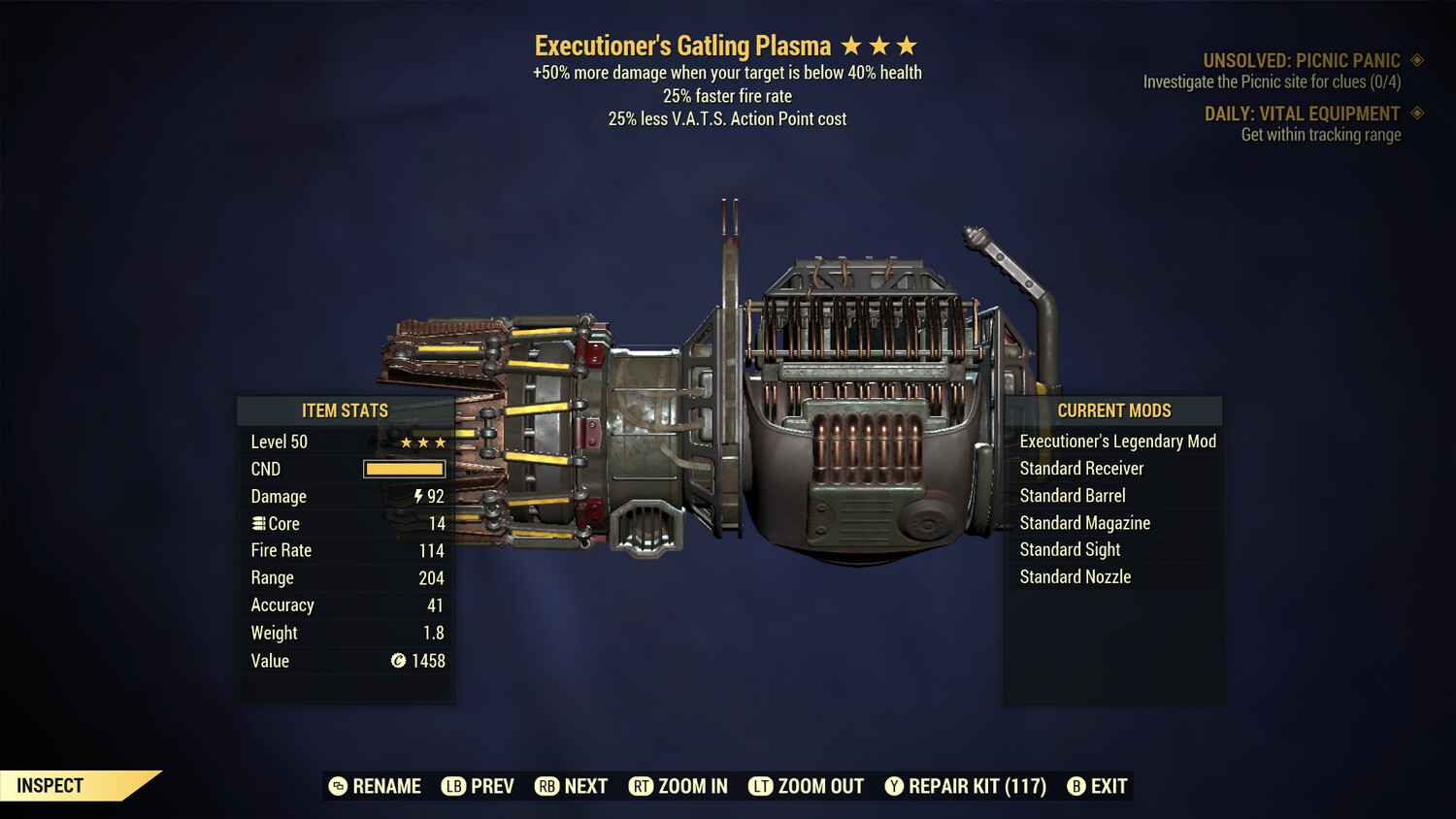Image resolution: width=1456 pixels, height=819 pixels.
Task: Click the Y button icon for Repair Kit
Action: coord(893,786)
